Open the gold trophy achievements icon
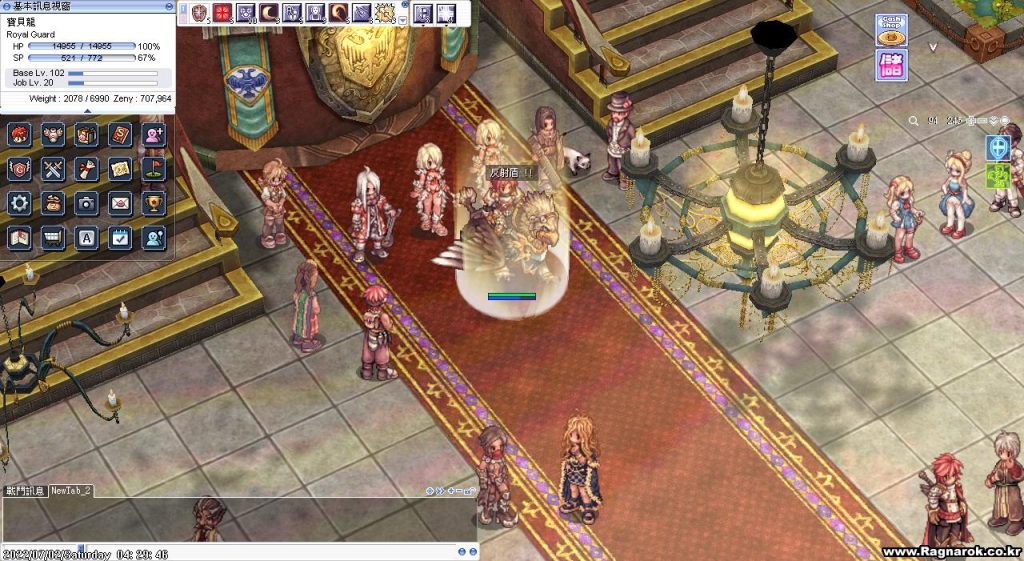The width and height of the screenshot is (1024, 561). [x=153, y=203]
